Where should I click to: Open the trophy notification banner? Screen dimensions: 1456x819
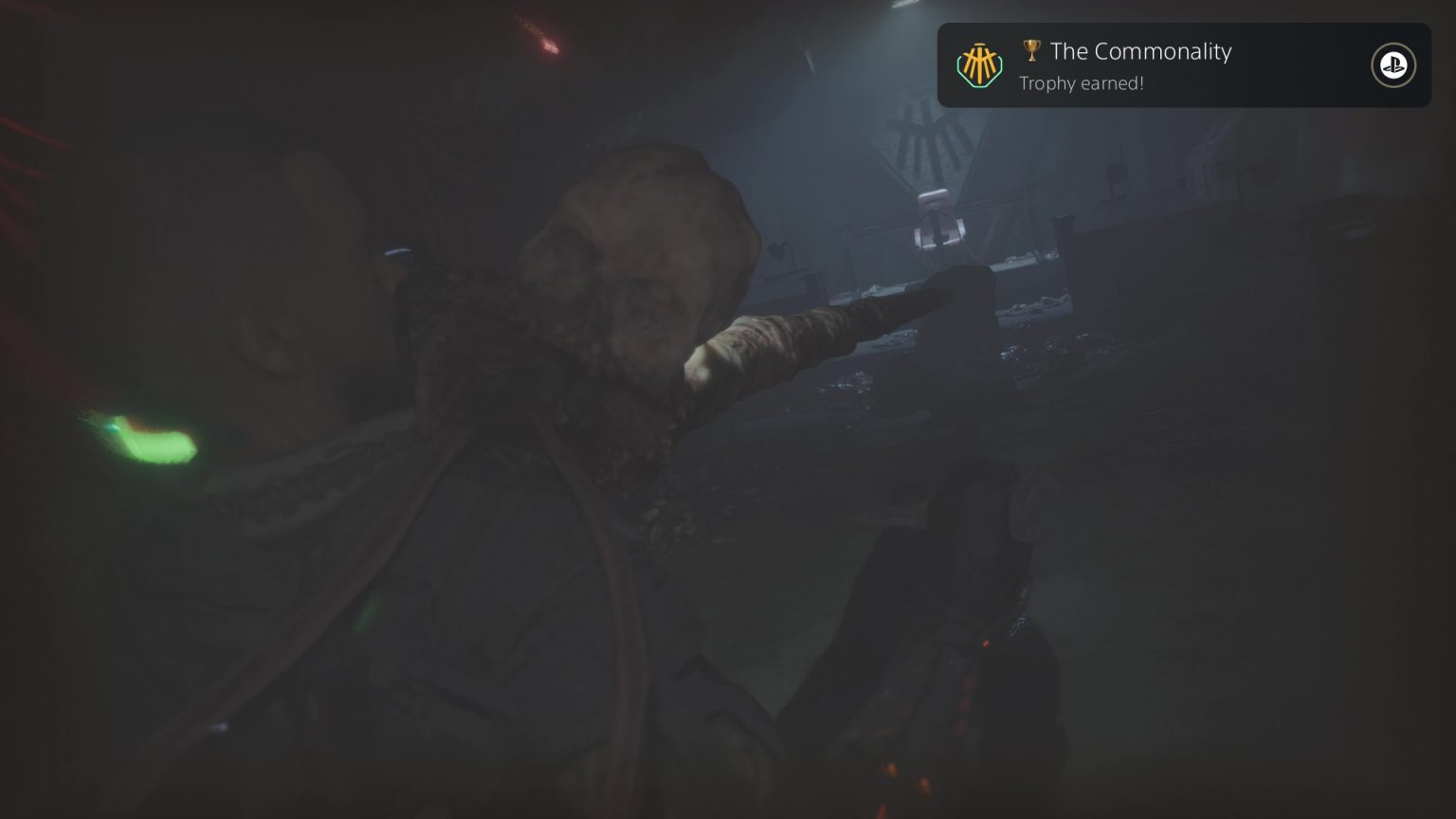pos(1183,64)
